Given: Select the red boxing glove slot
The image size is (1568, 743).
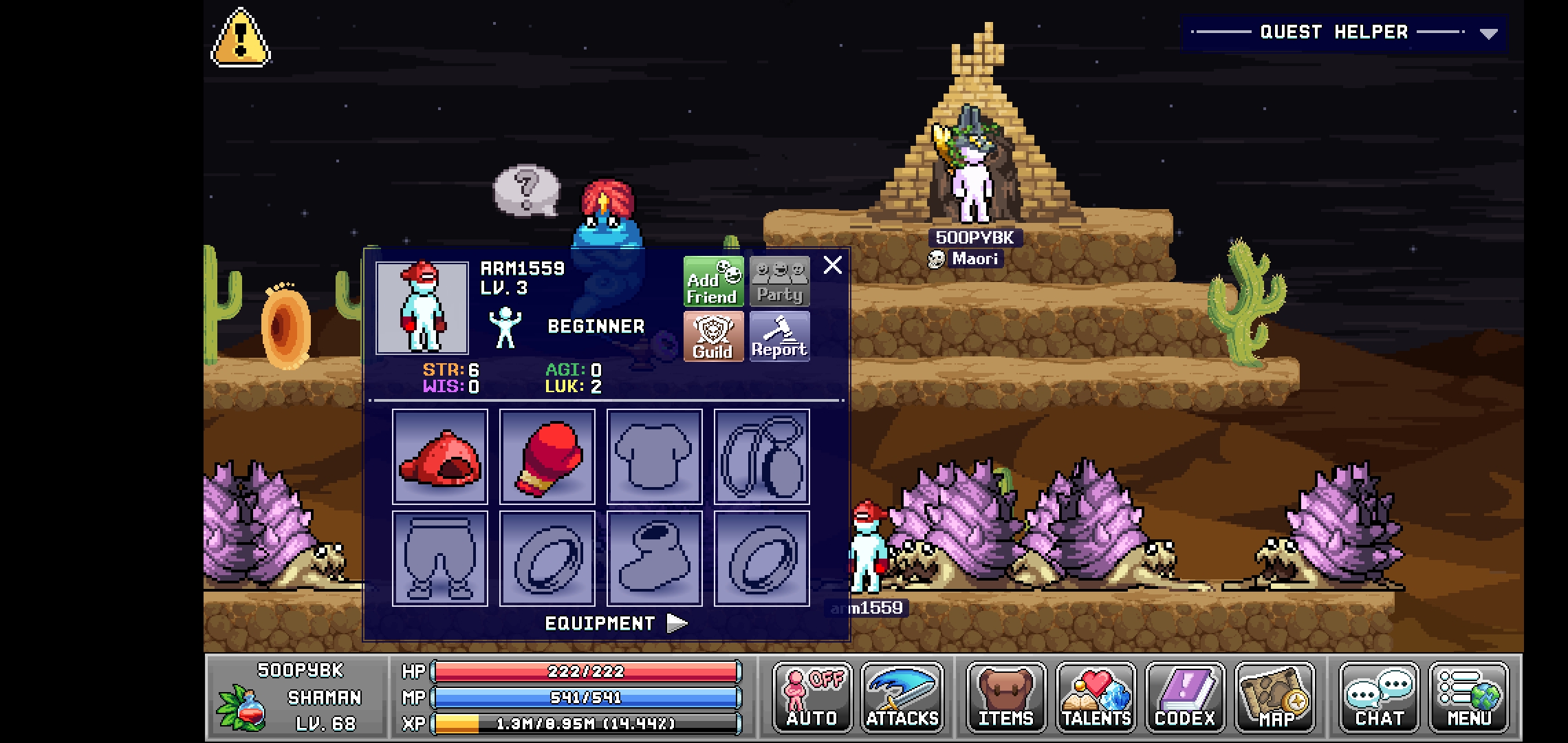Looking at the screenshot, I should point(547,457).
